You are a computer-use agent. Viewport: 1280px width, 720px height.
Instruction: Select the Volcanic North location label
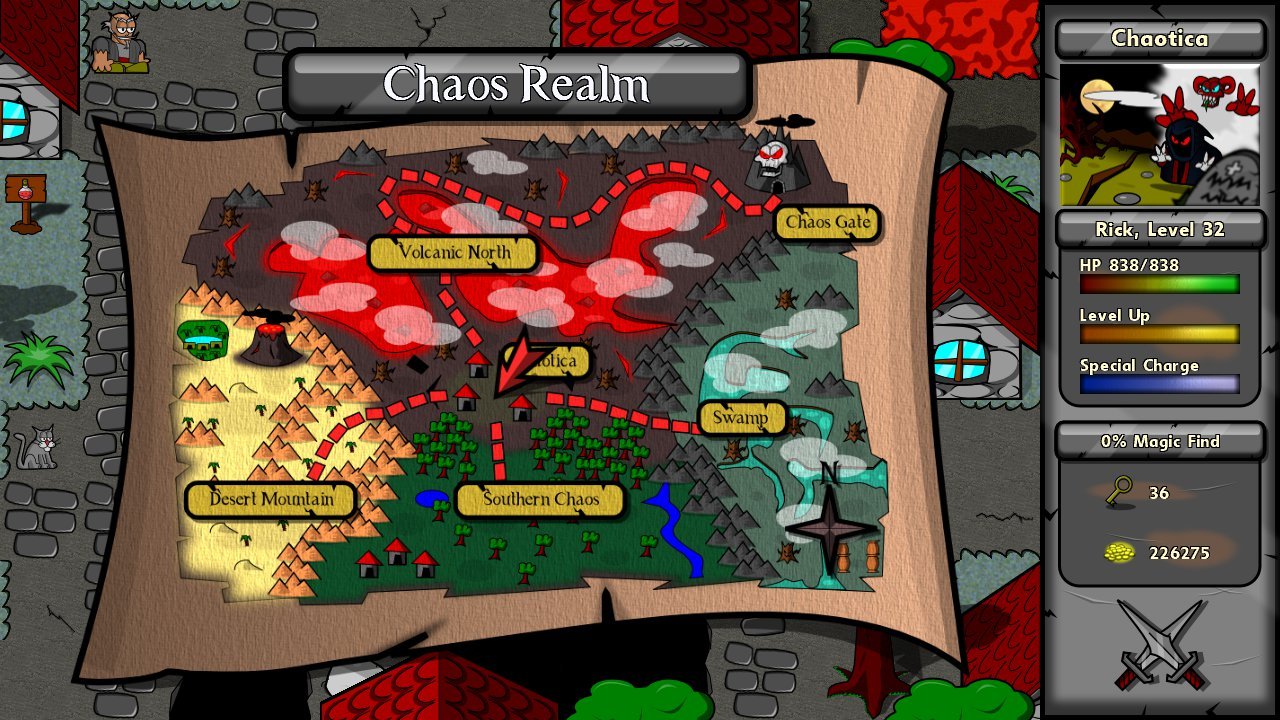click(454, 252)
